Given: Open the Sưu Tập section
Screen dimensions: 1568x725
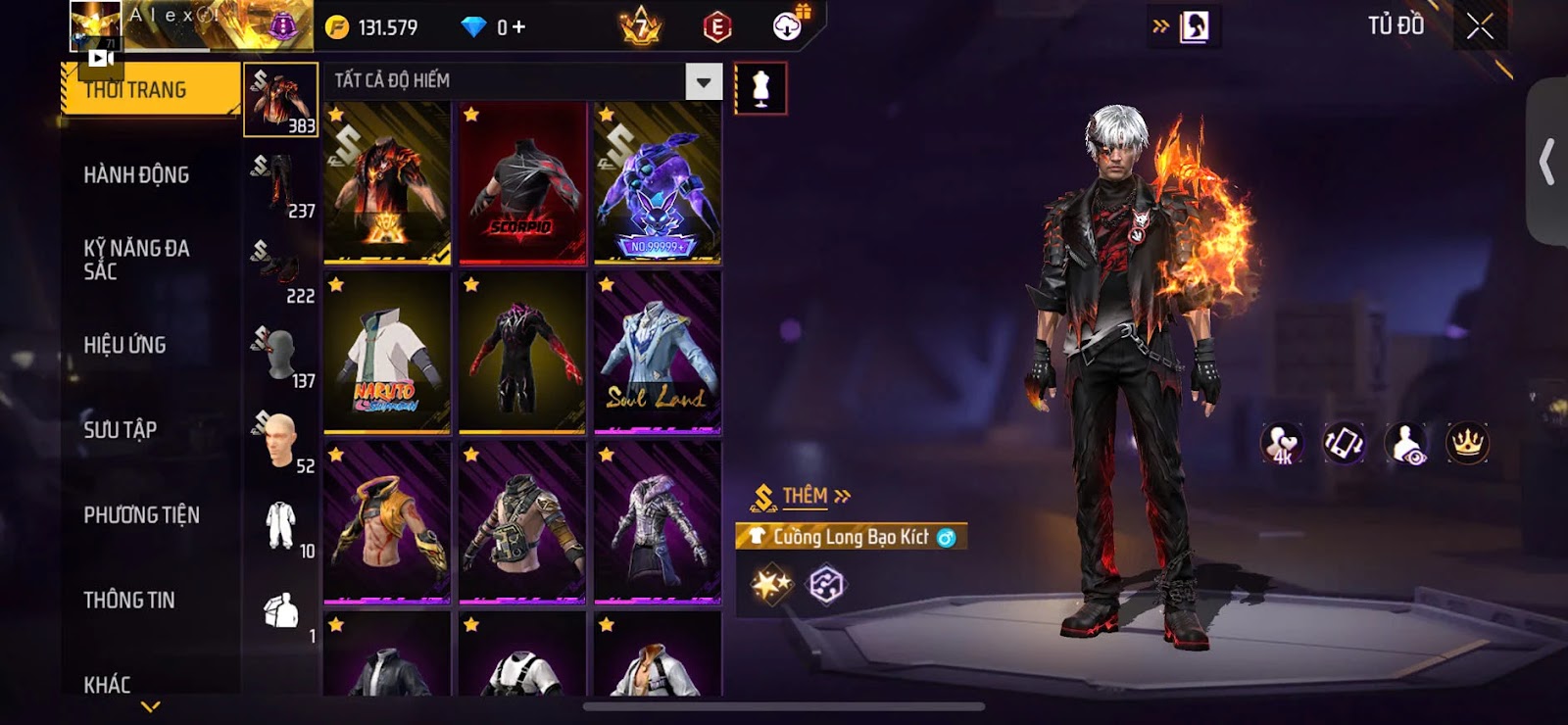Looking at the screenshot, I should [x=120, y=429].
